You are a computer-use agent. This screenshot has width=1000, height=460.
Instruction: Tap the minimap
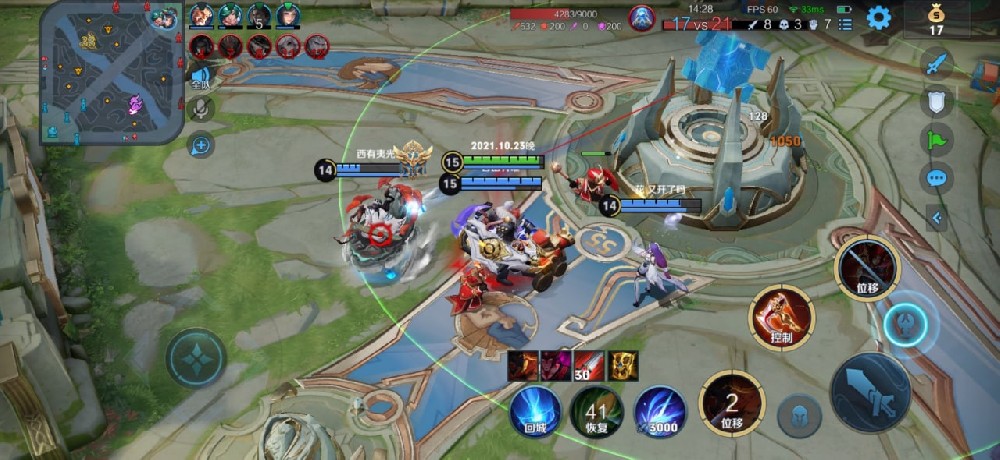pyautogui.click(x=97, y=72)
